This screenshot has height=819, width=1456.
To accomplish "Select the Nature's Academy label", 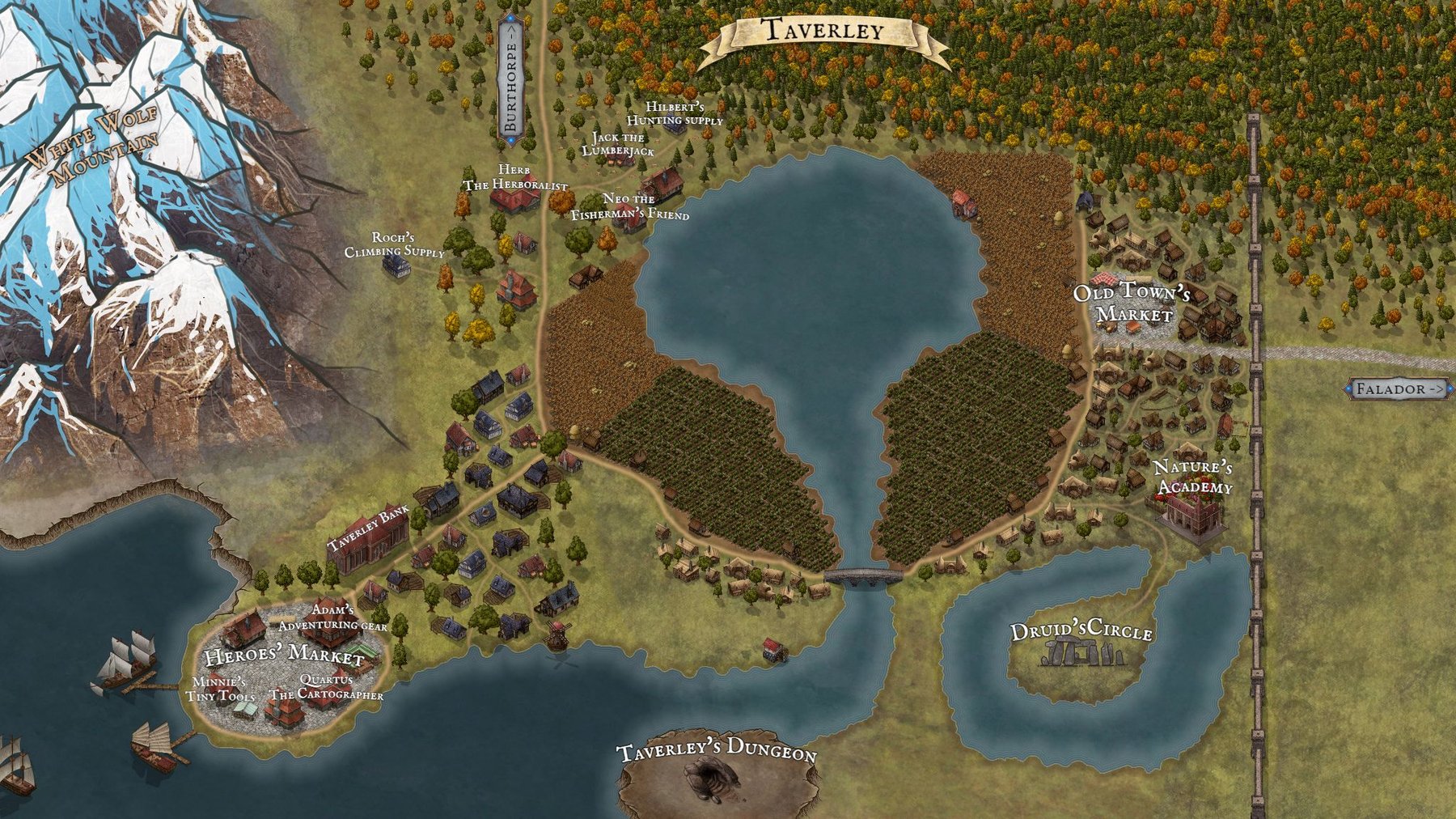I will tap(1193, 477).
